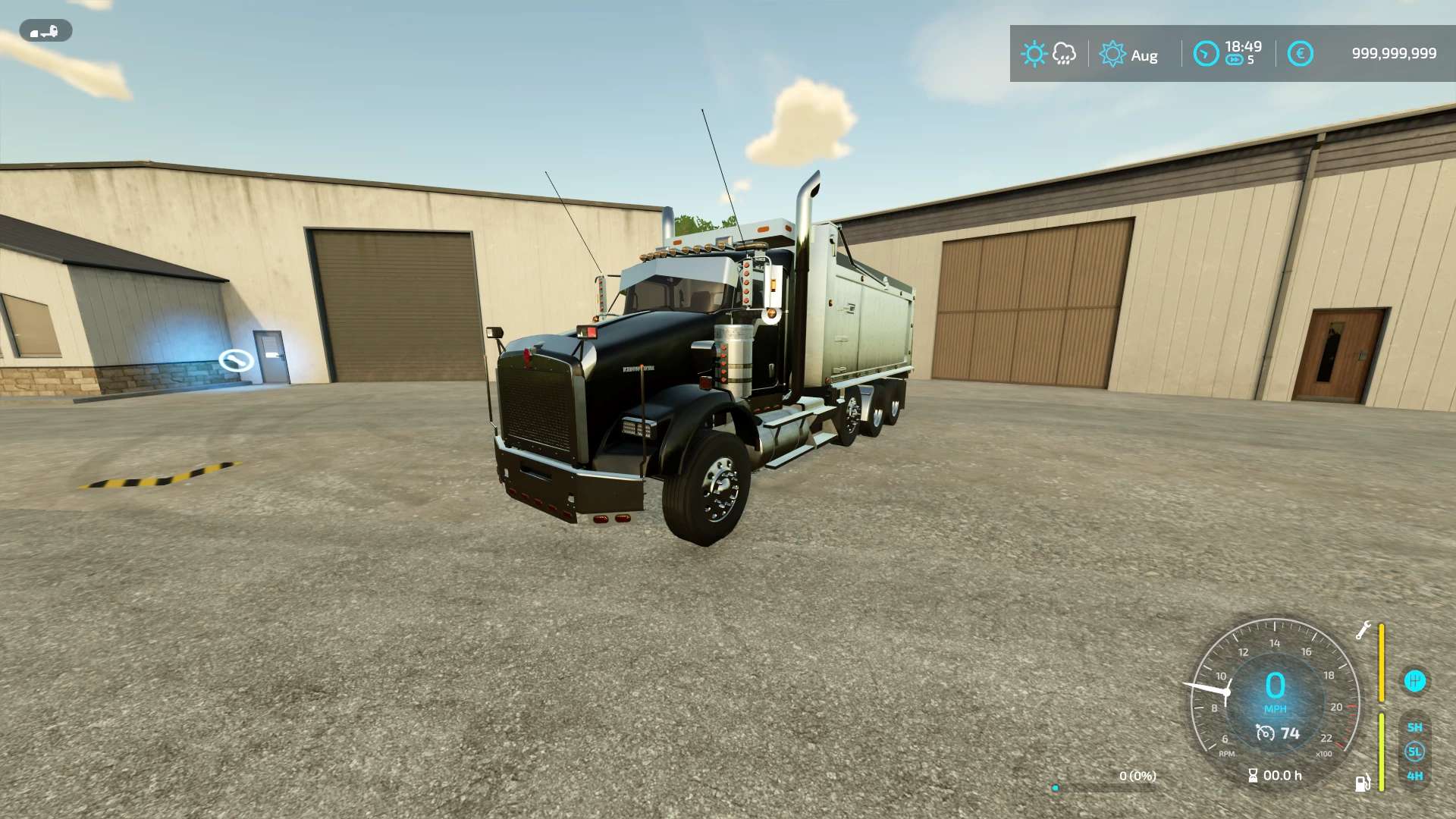Click the speedometer dial center
Screen dimensions: 1456x819
click(x=1276, y=691)
